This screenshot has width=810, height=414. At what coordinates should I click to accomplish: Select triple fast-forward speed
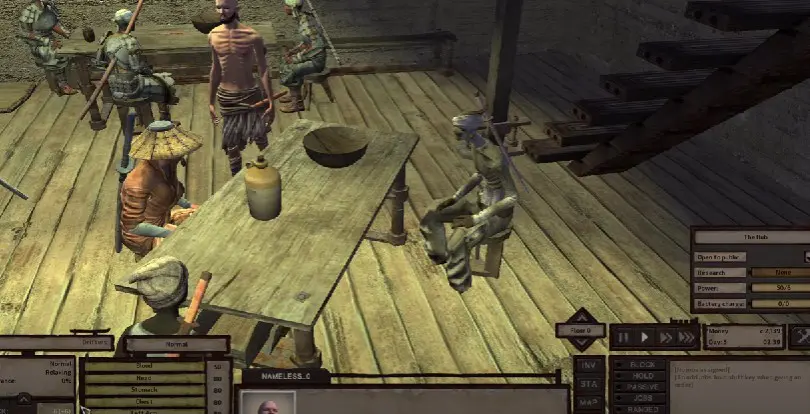pos(687,338)
